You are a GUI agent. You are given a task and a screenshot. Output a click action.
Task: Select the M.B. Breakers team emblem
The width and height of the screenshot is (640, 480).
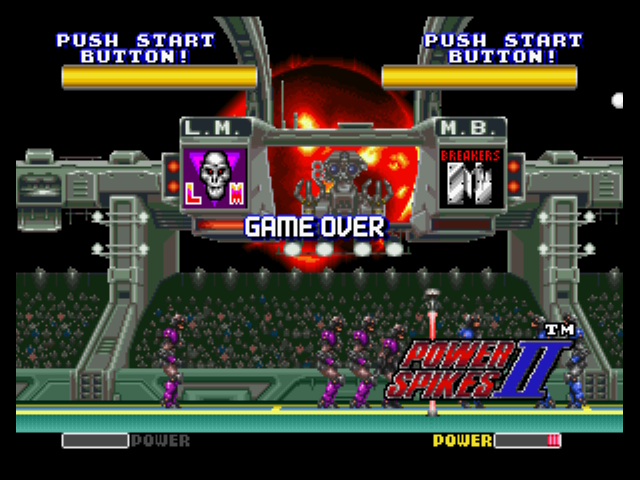pos(470,178)
